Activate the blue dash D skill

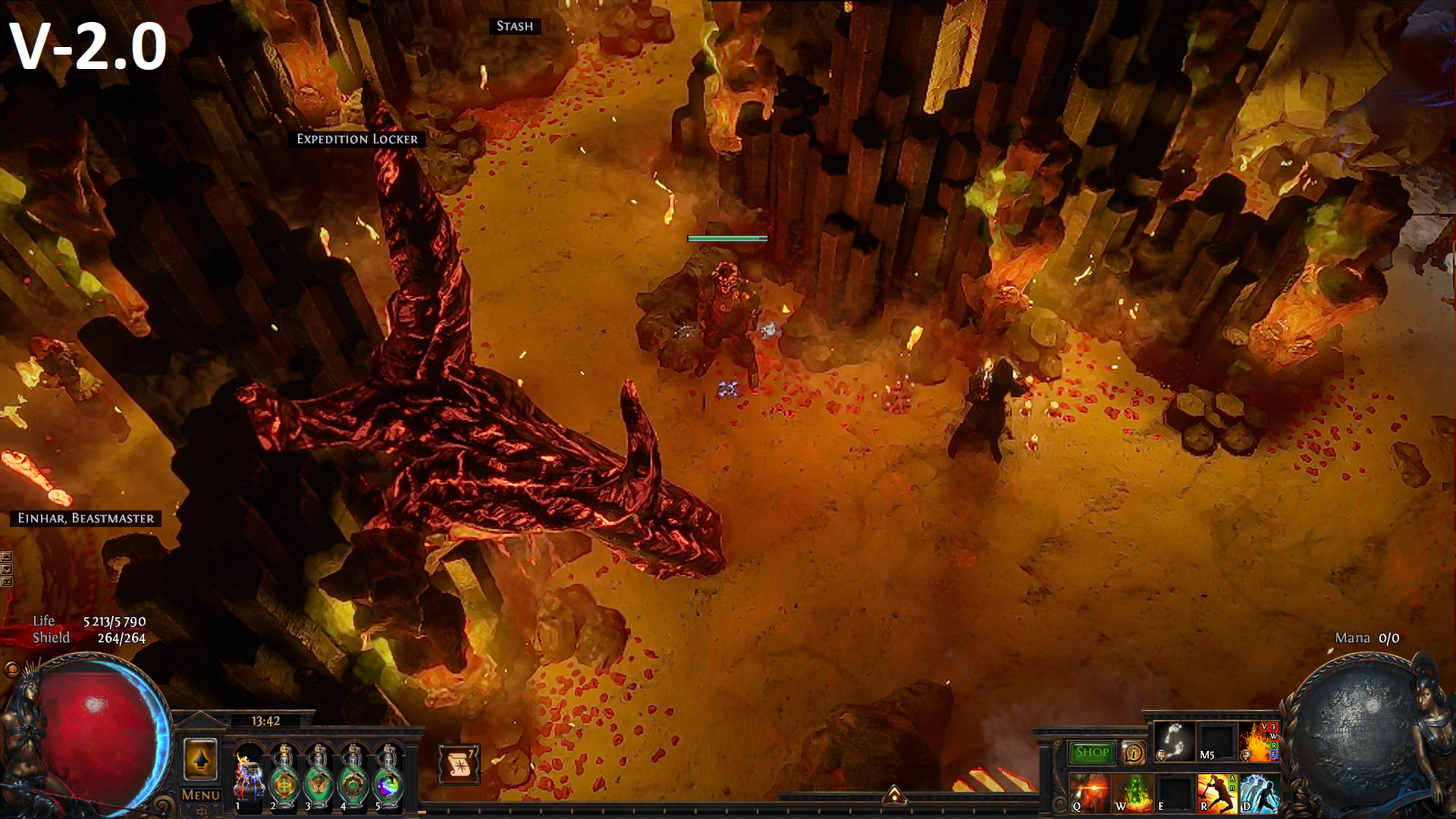coord(1260,793)
